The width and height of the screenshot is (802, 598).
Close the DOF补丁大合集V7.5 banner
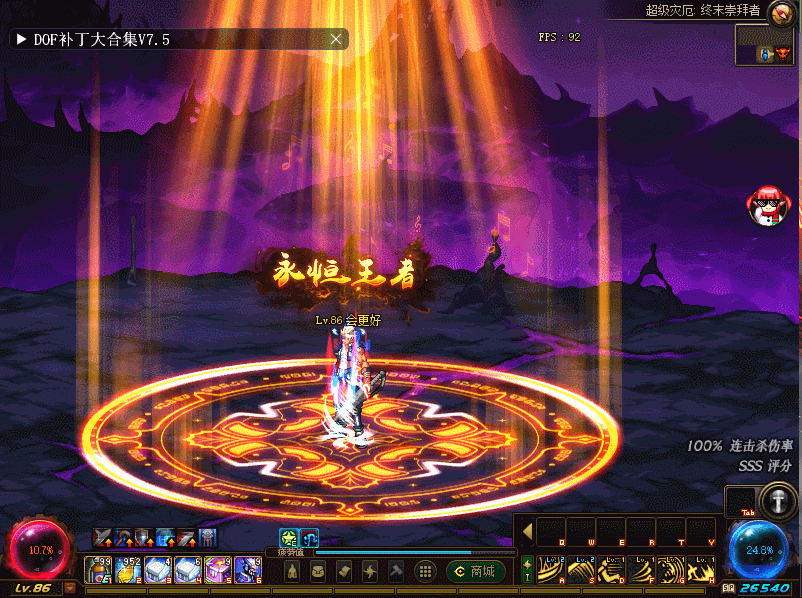coord(337,39)
